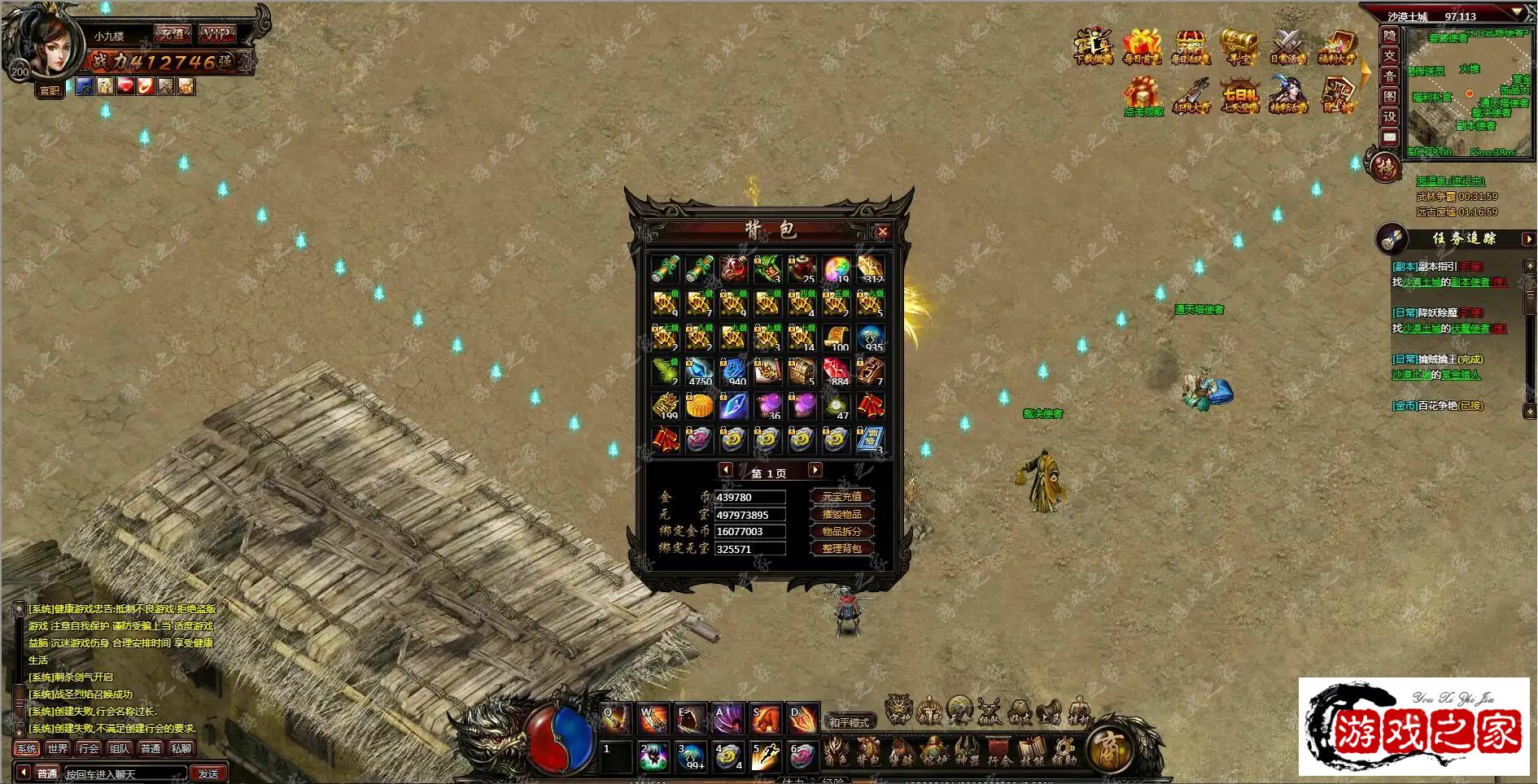Select the mooncake item in the bag

coord(699,405)
